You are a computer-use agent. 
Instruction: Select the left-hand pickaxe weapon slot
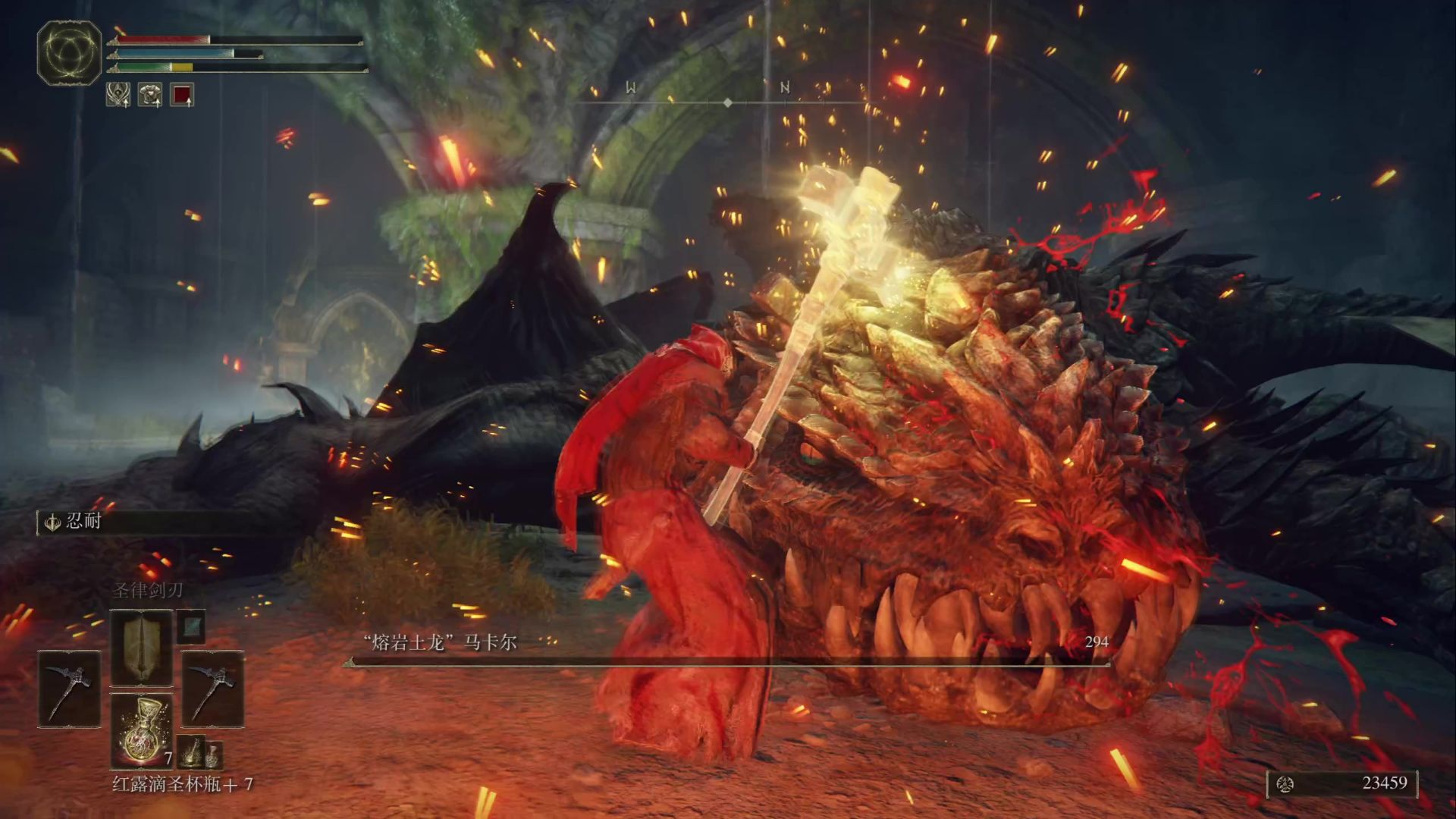tap(69, 689)
